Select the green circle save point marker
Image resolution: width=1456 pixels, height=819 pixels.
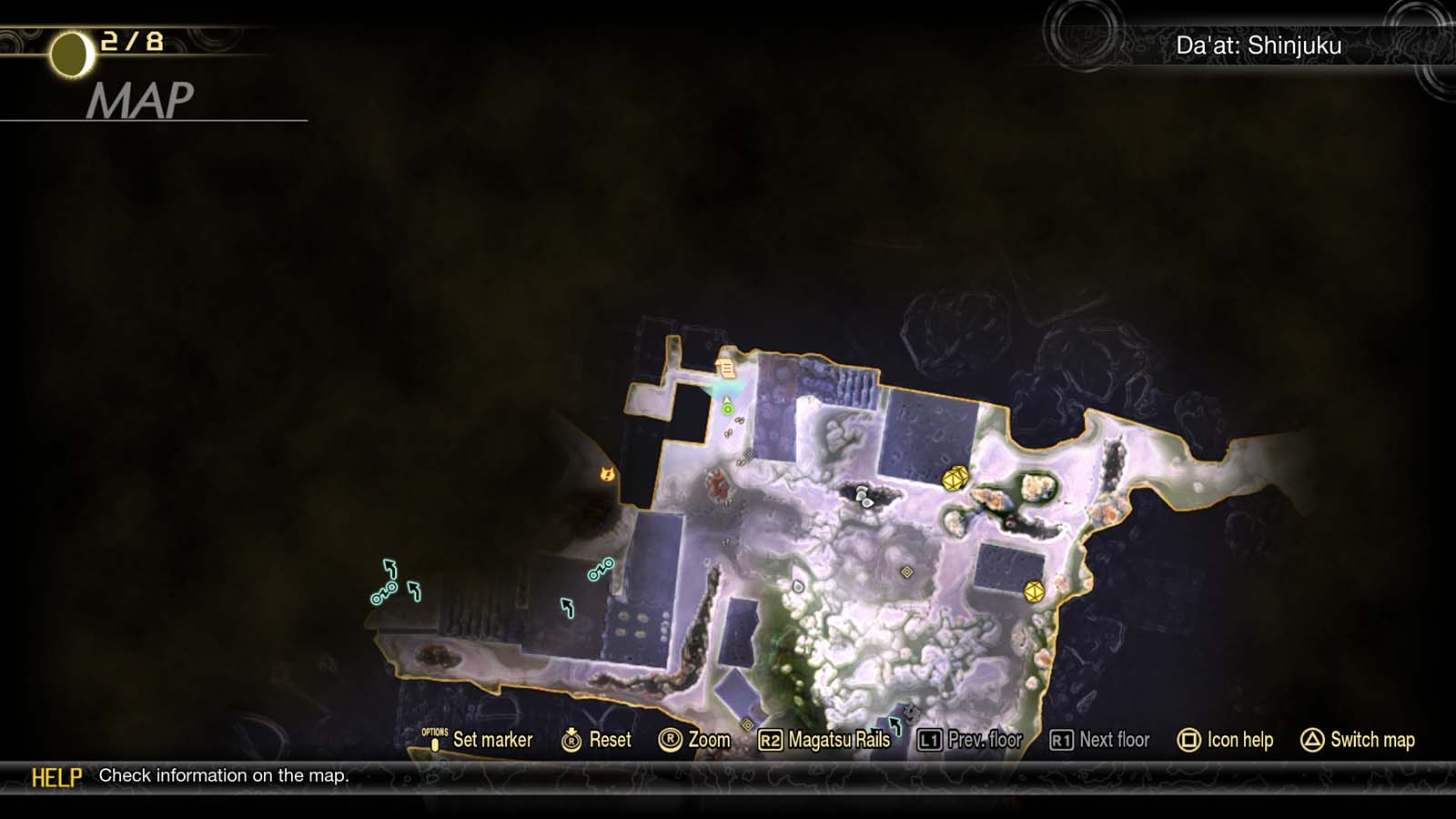pos(728,409)
